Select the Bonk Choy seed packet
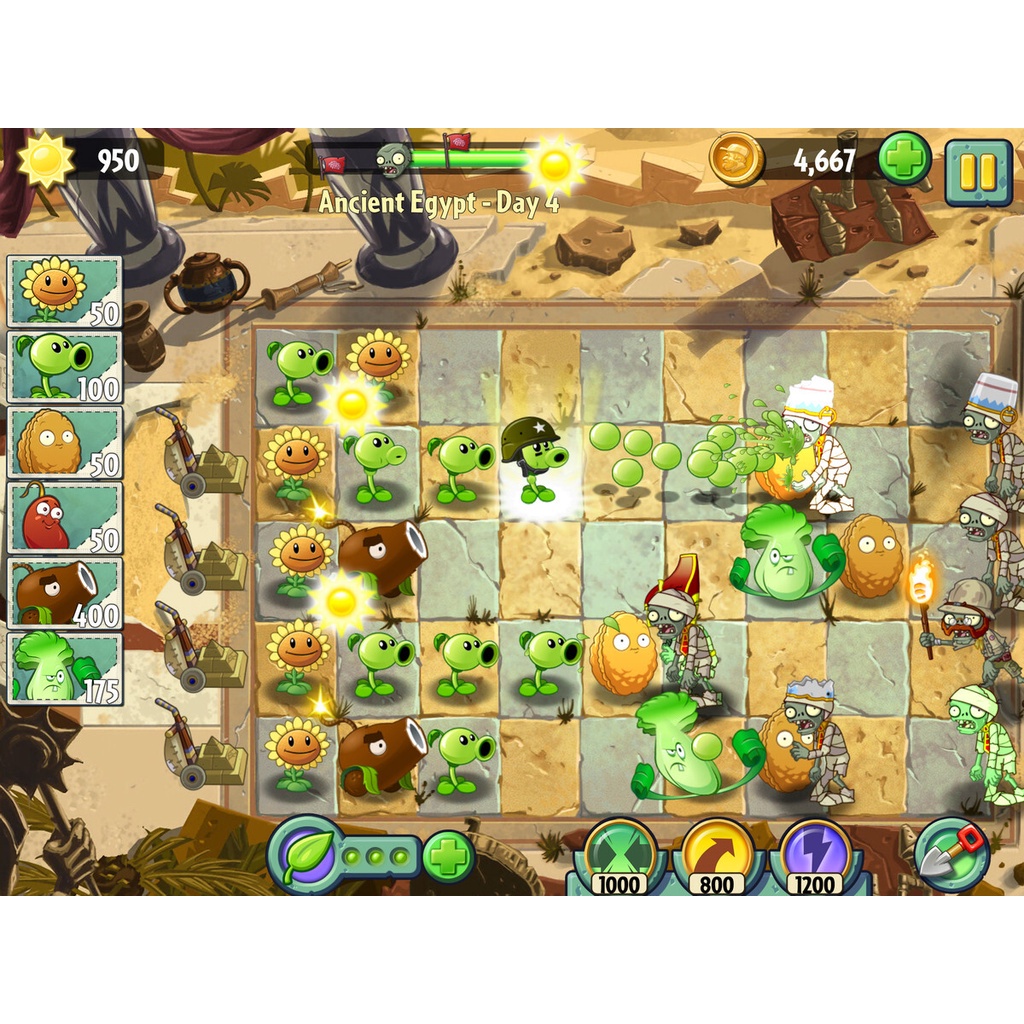 coord(65,667)
